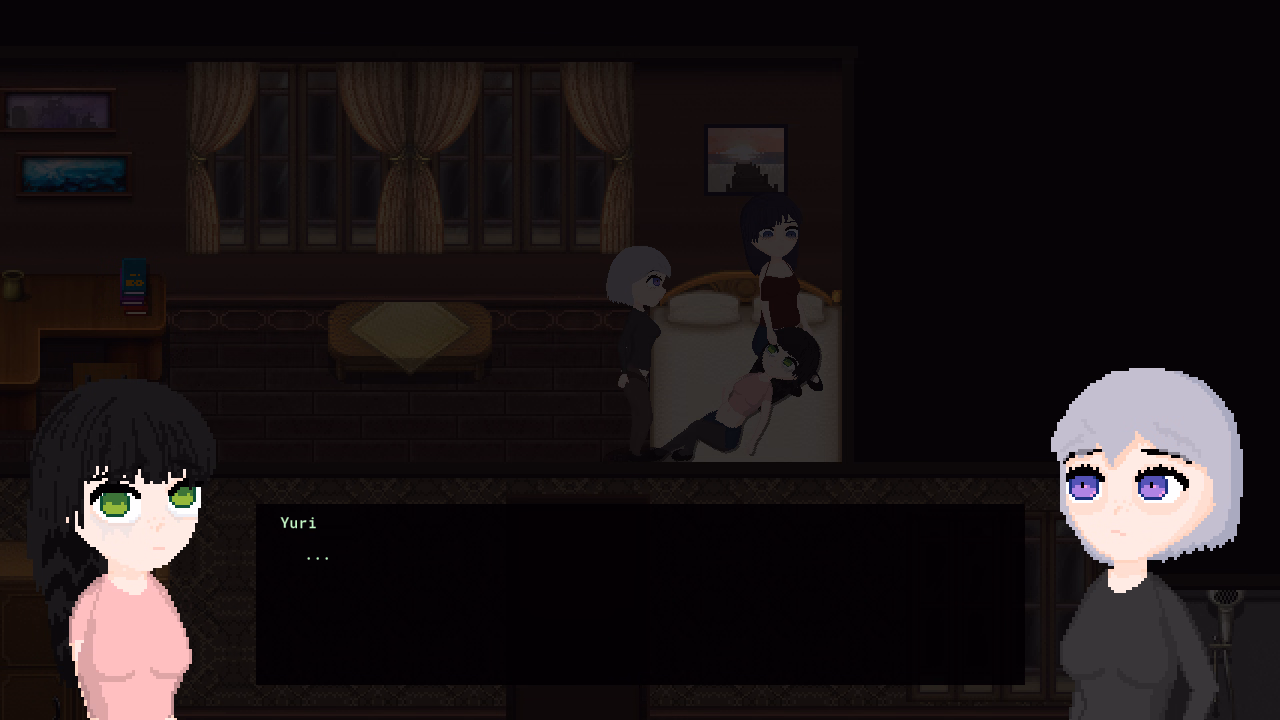Click the stack of books on the shelf
The width and height of the screenshot is (1280, 720).
(x=133, y=285)
